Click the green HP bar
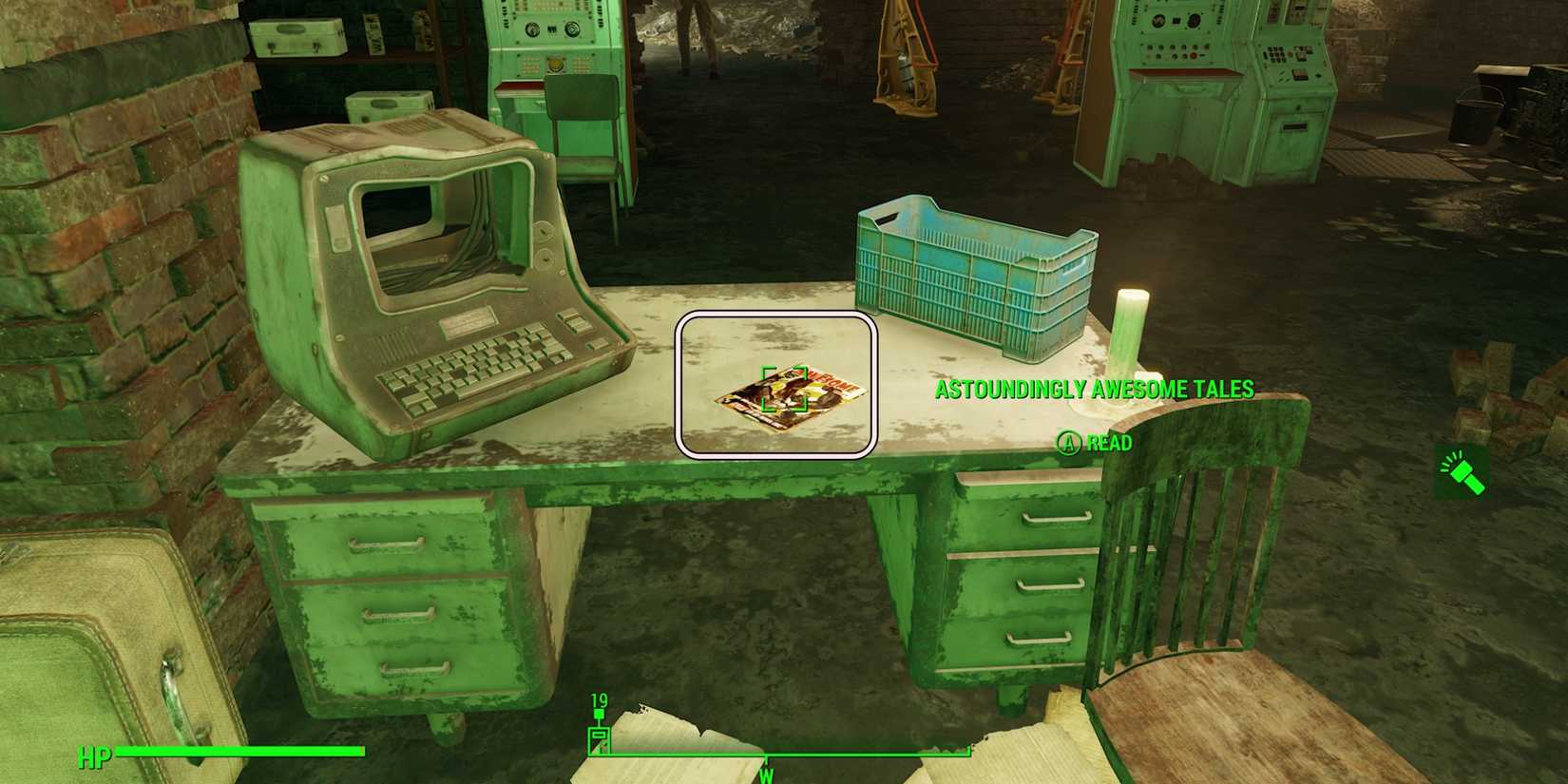 tap(238, 752)
